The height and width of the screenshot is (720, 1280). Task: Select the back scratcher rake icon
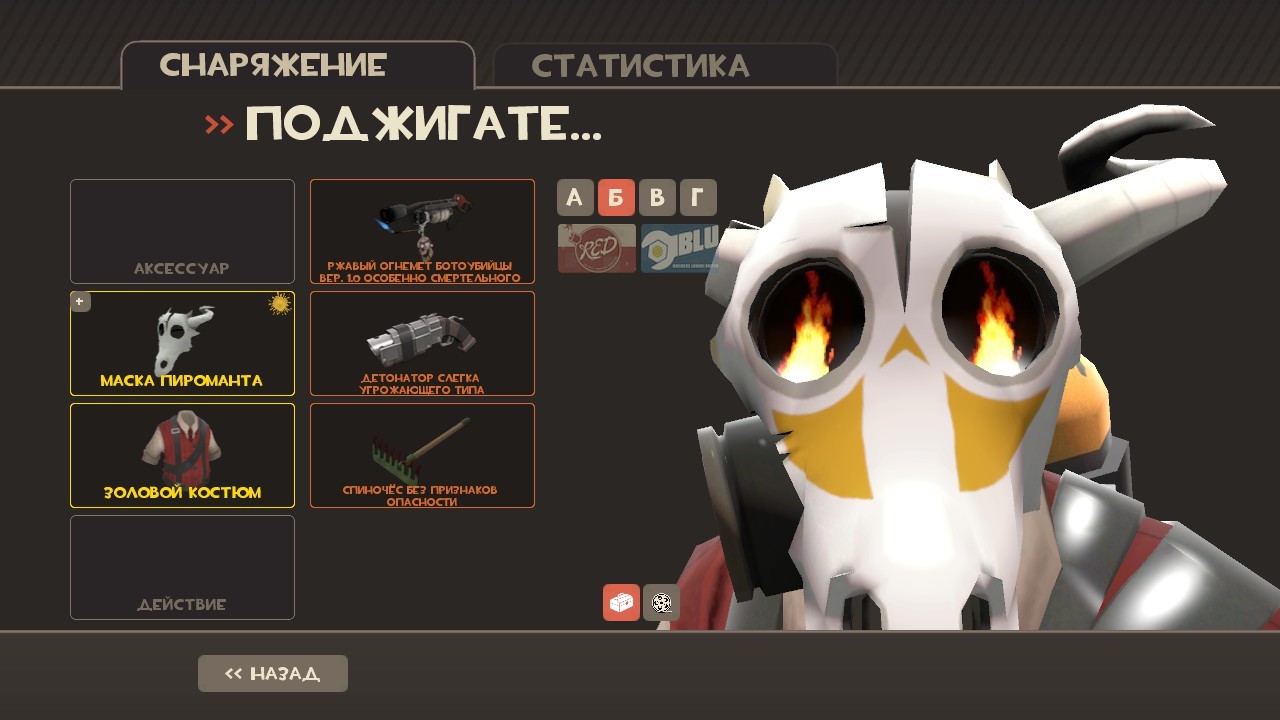[422, 450]
